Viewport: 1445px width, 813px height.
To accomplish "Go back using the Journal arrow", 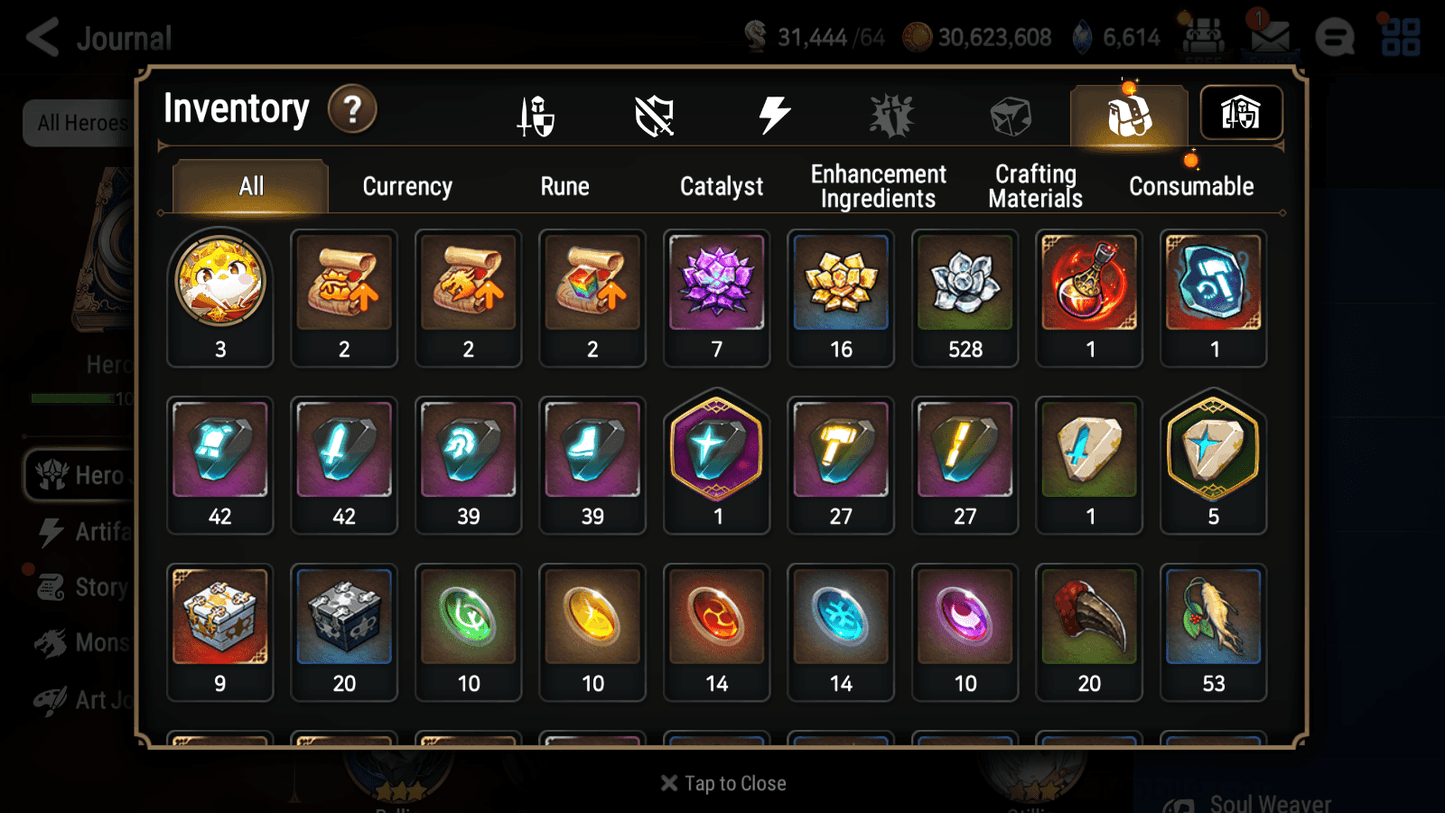I will [42, 37].
